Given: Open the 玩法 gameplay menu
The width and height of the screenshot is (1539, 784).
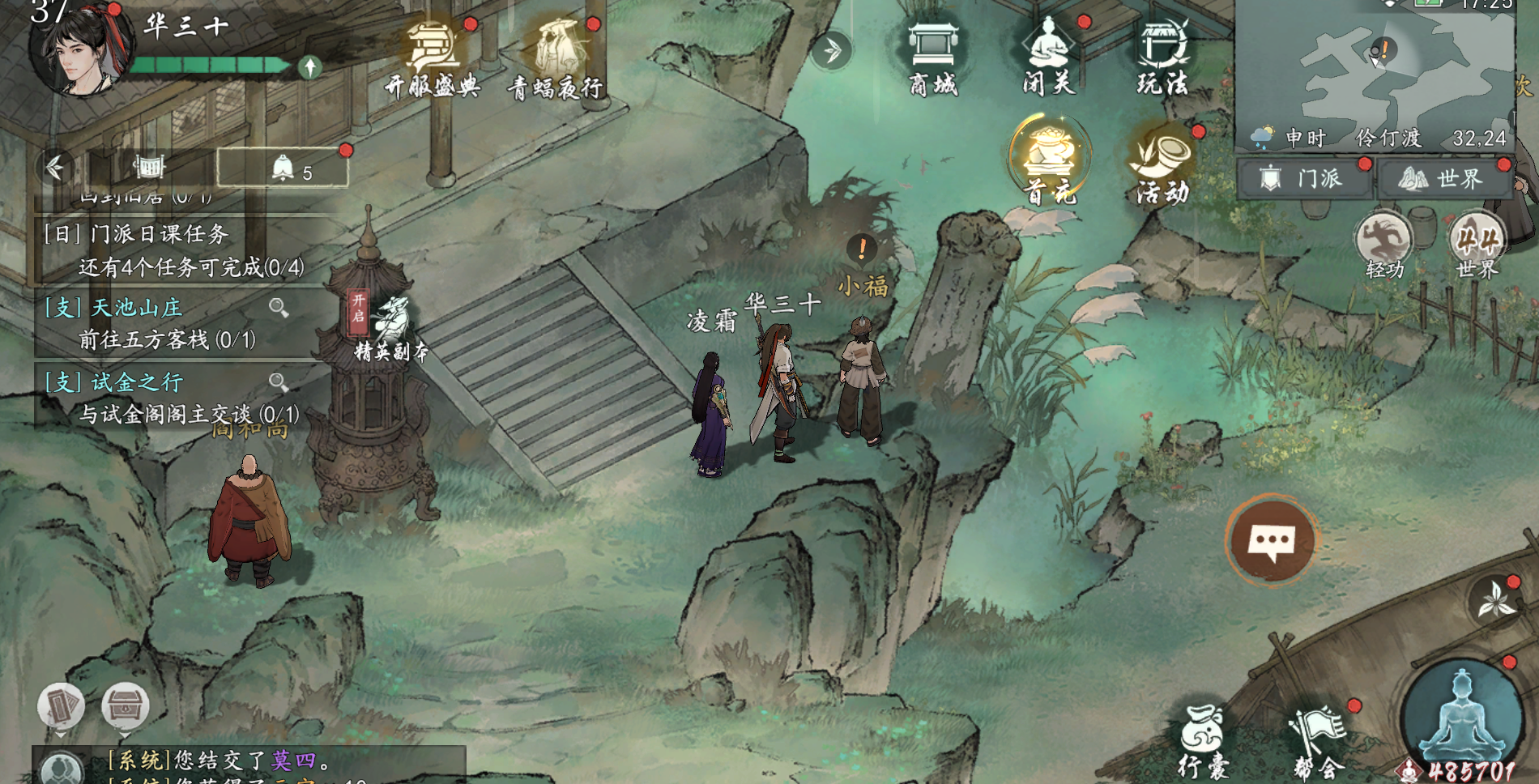Looking at the screenshot, I should [x=1163, y=57].
